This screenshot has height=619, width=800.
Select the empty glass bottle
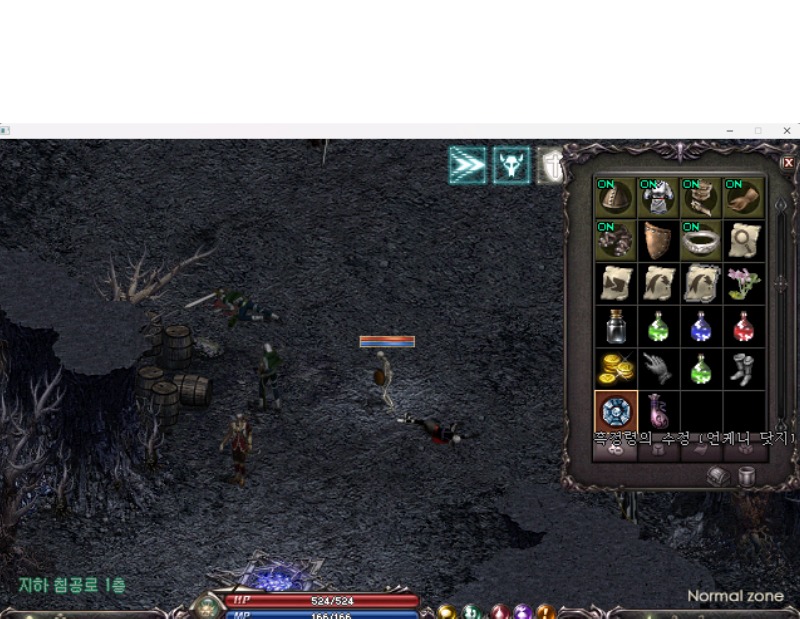point(614,327)
